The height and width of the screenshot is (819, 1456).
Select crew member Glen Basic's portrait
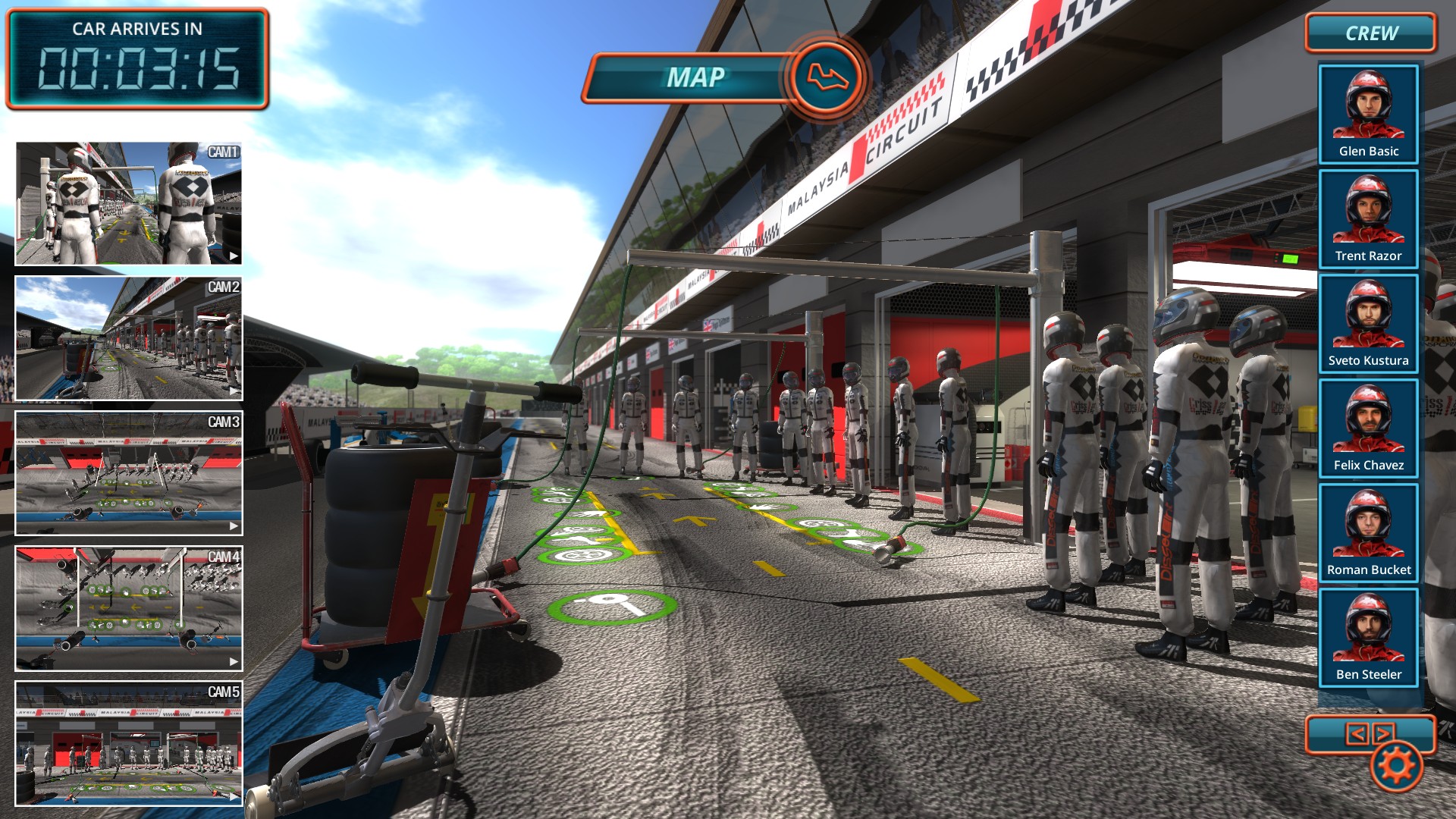1368,114
